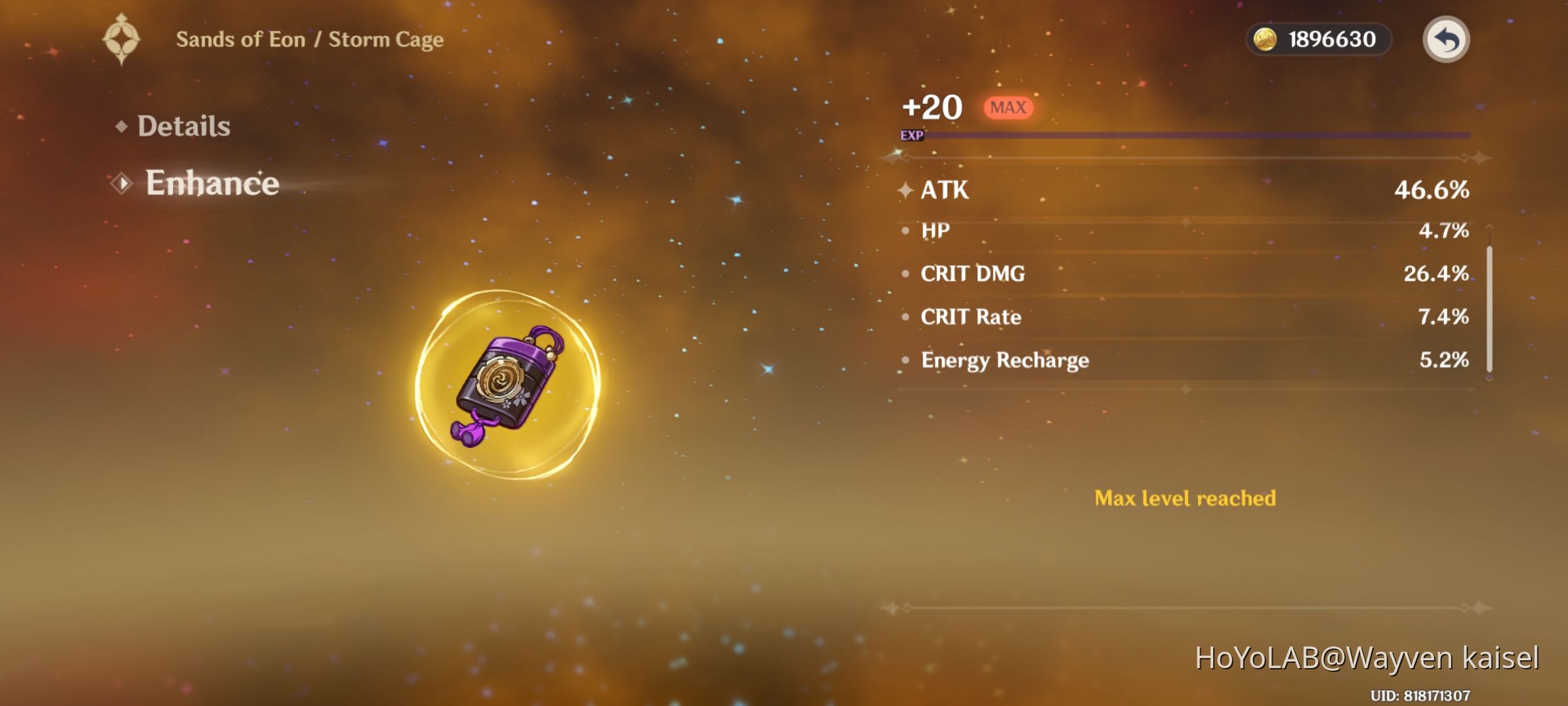Click the EXP progress bar
The width and height of the screenshot is (1568, 706).
pyautogui.click(x=1196, y=136)
